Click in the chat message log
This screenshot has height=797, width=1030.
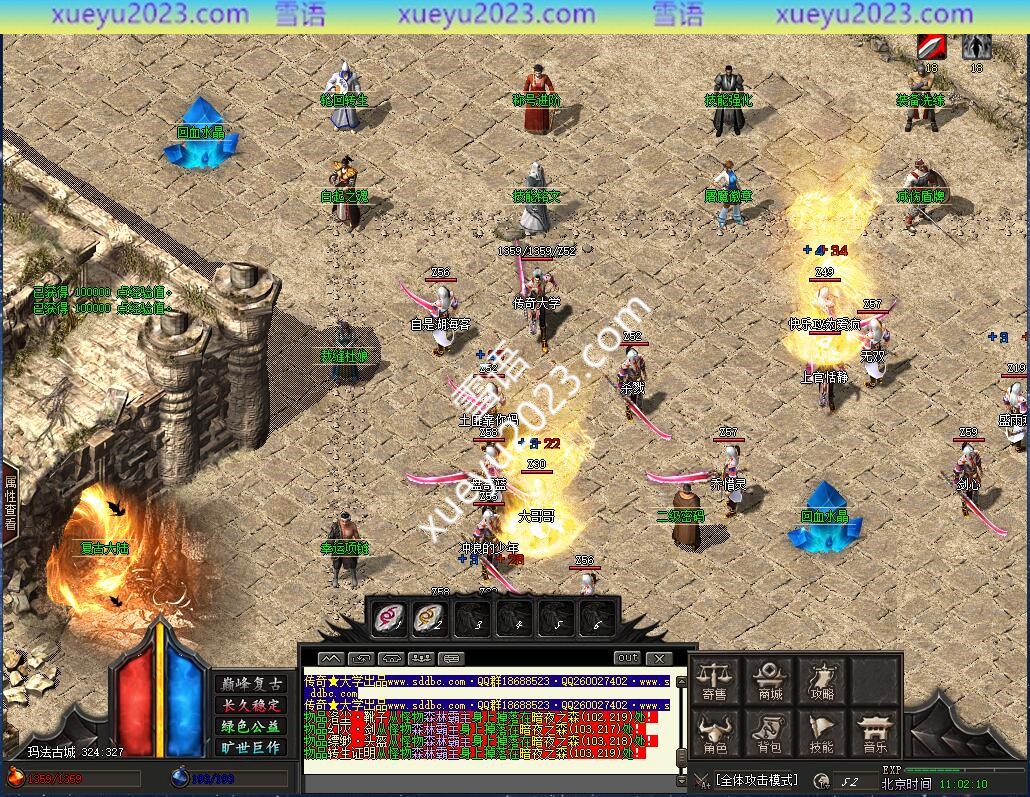[490, 725]
